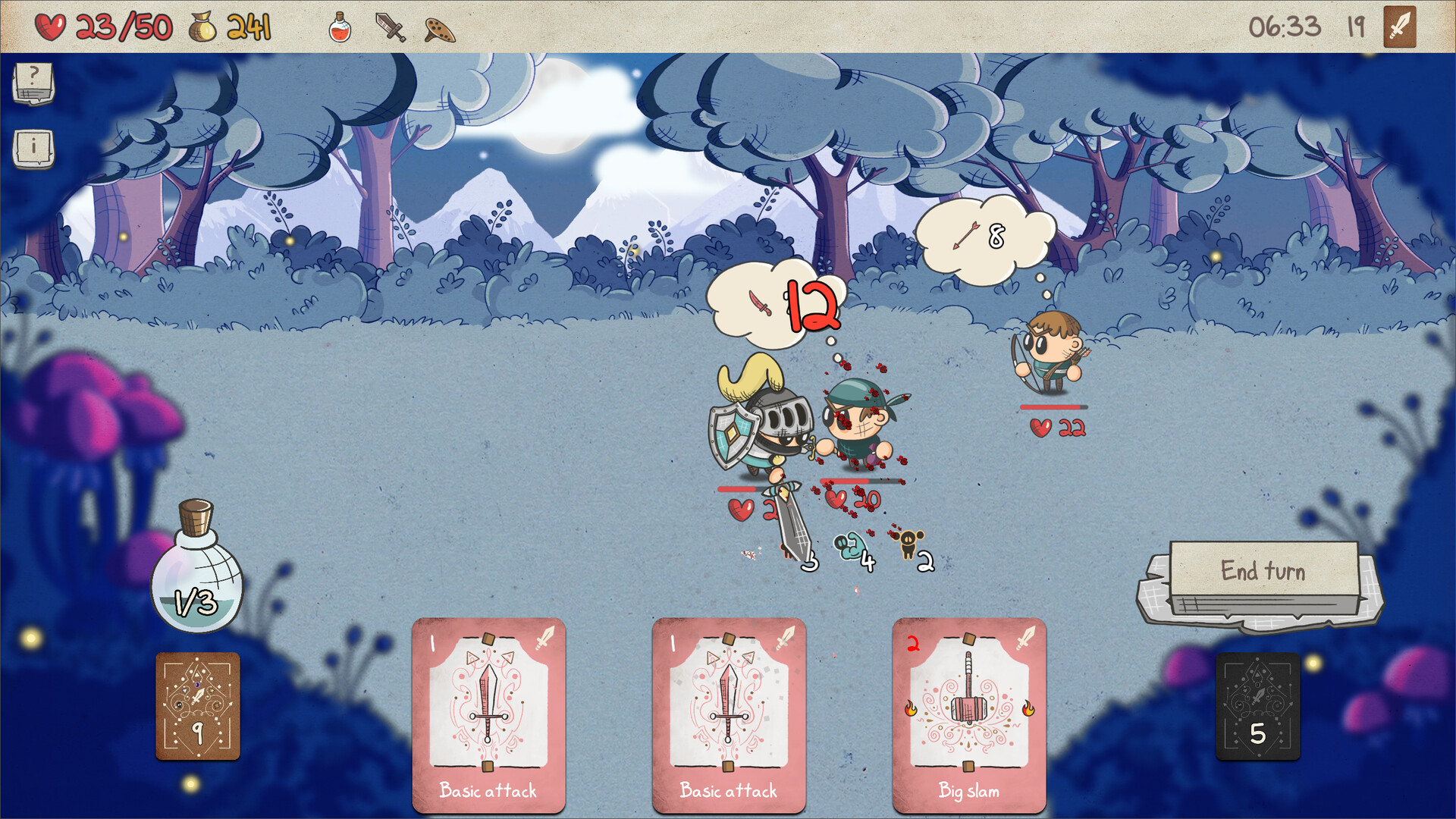The width and height of the screenshot is (1456, 819).
Task: Select the leftmost Basic attack card
Action: (x=489, y=717)
